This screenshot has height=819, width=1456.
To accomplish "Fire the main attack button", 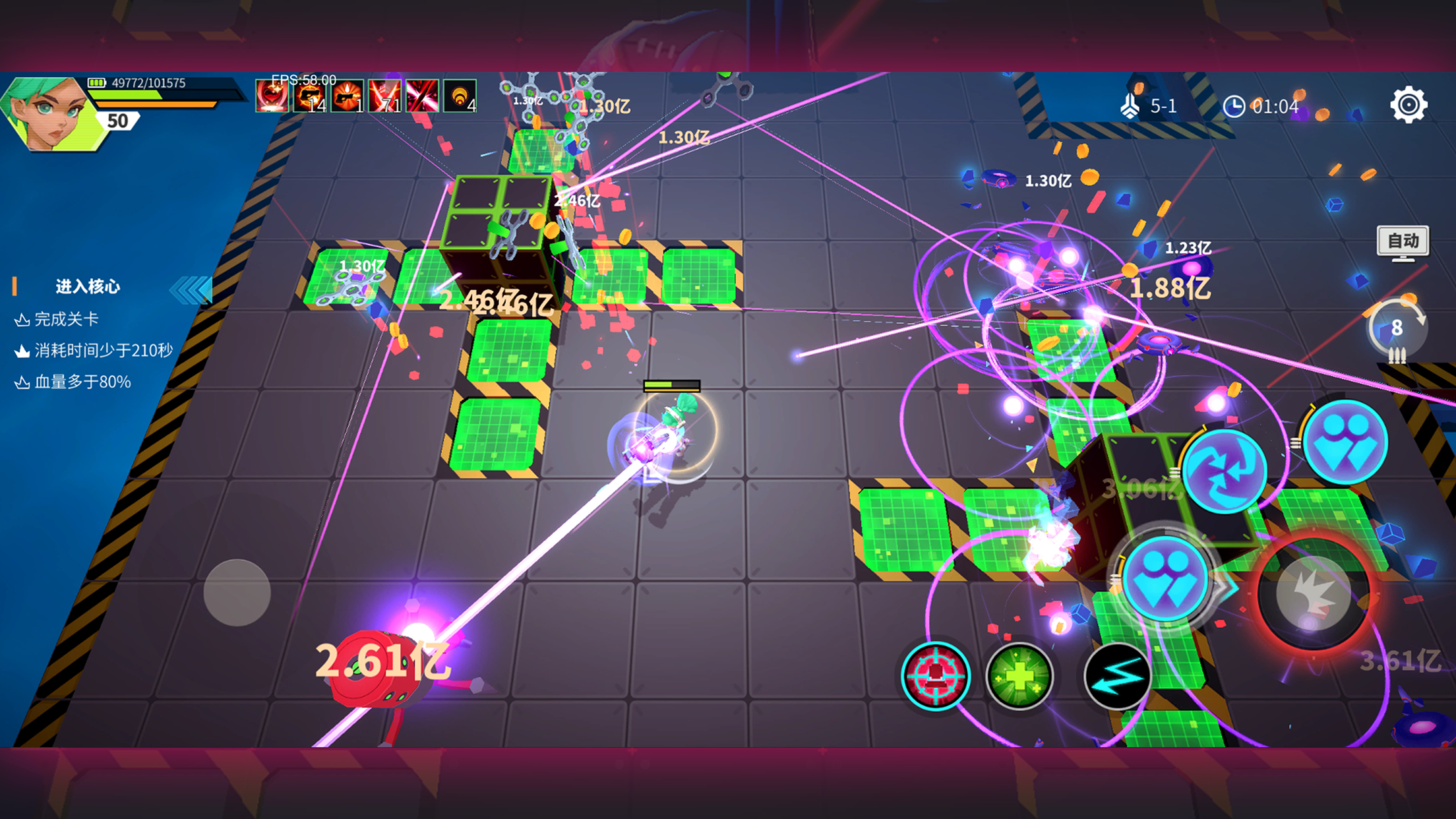I will pyautogui.click(x=1312, y=593).
